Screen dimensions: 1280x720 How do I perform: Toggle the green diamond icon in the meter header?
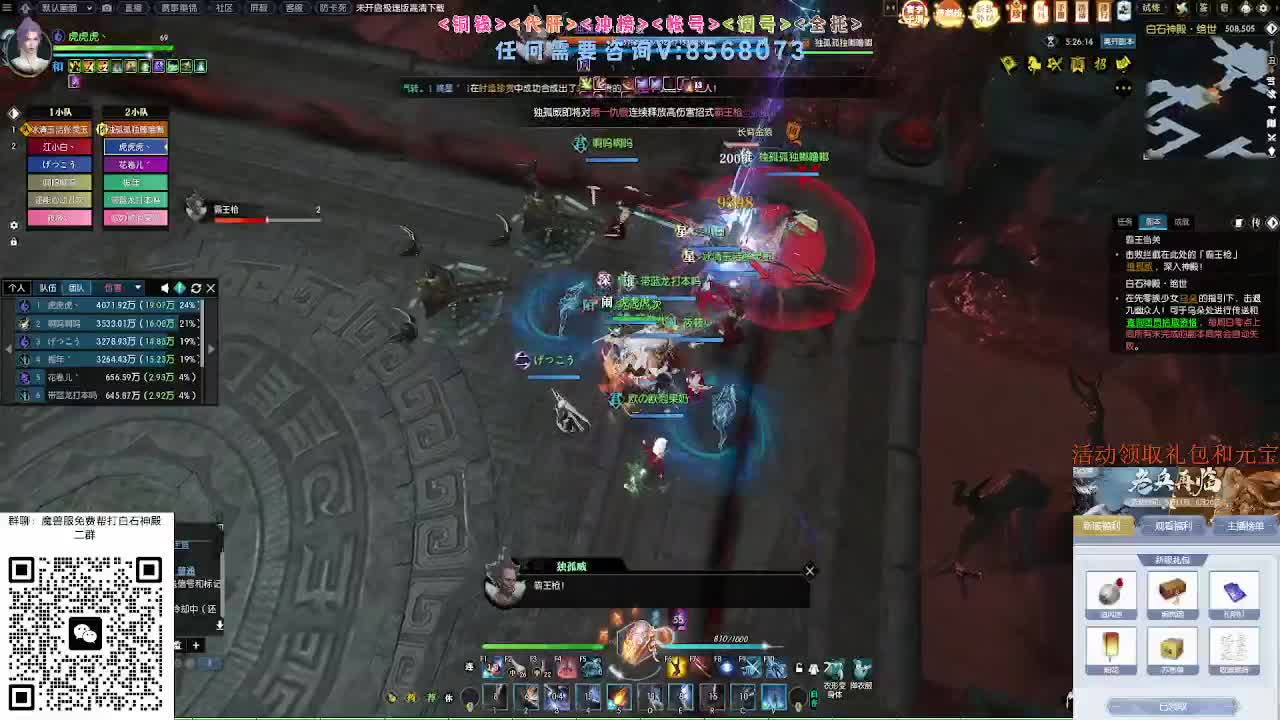point(179,288)
